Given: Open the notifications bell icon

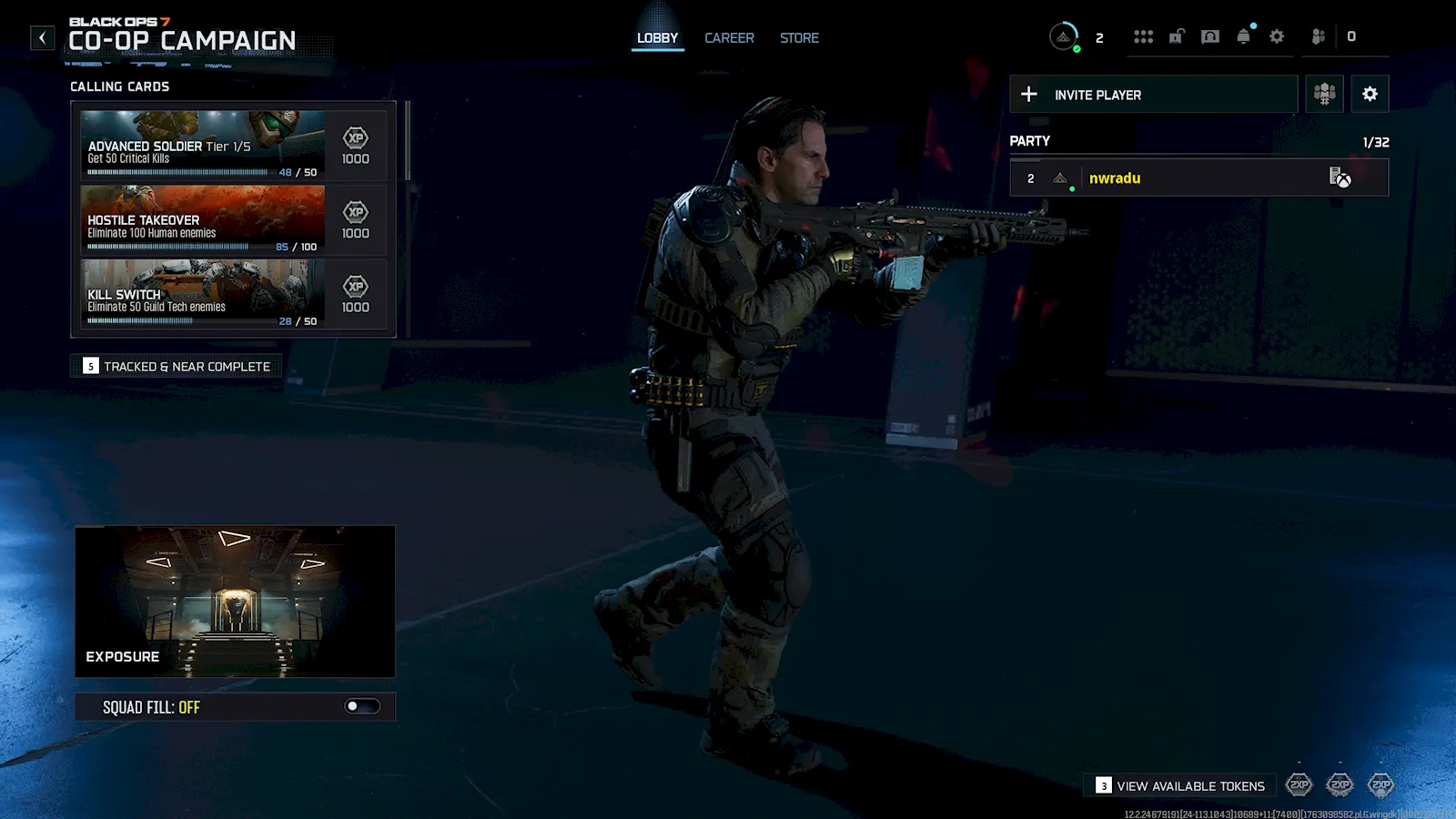Looking at the screenshot, I should pos(1243,37).
